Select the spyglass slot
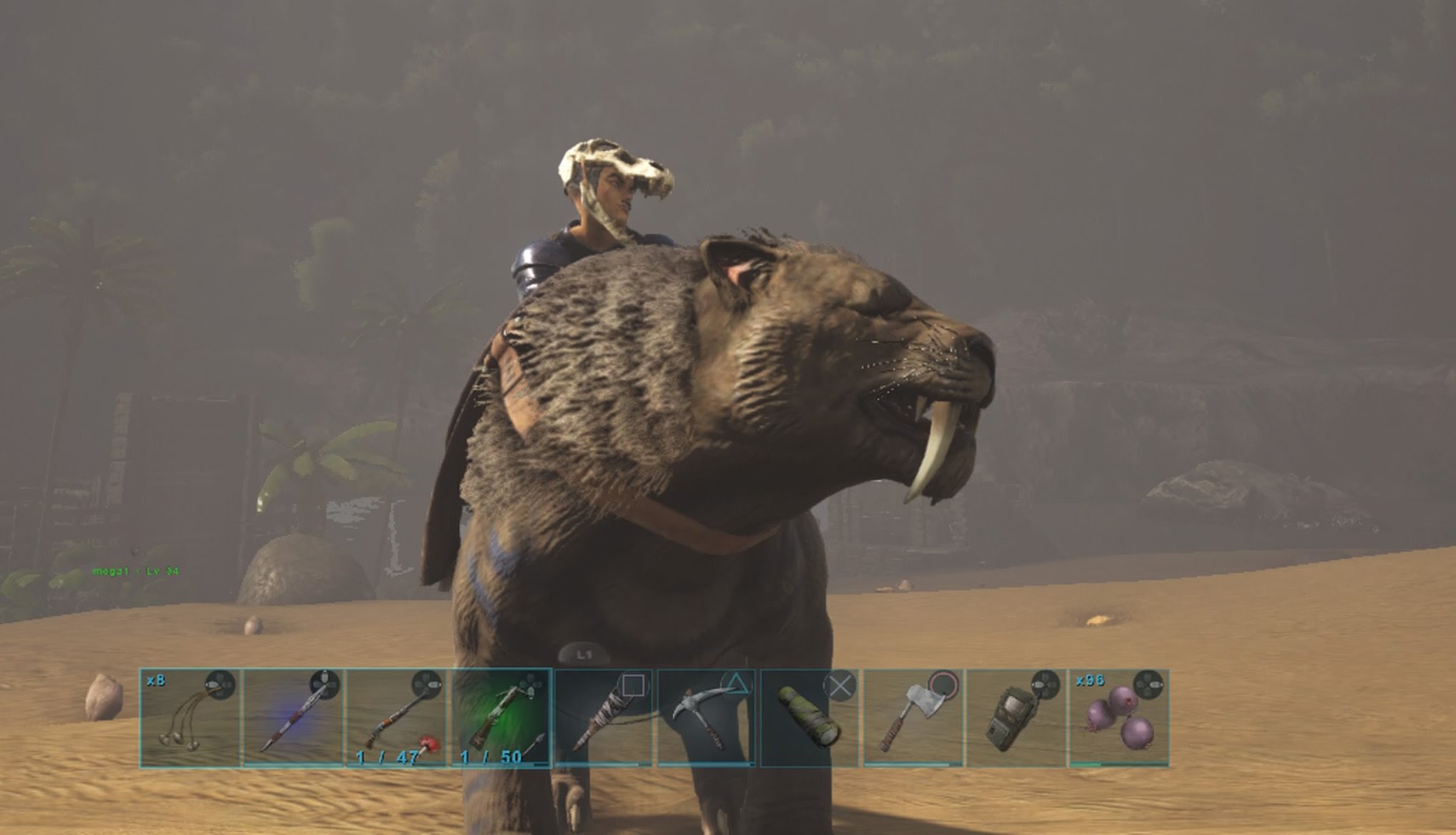 coord(809,718)
